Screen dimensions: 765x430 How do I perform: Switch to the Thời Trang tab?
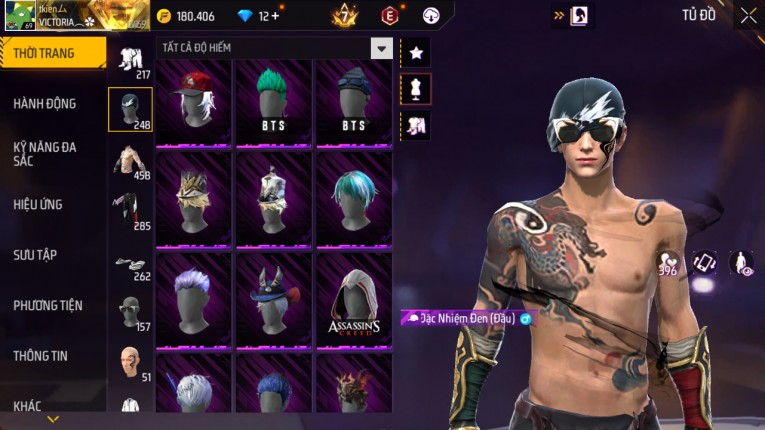52,53
